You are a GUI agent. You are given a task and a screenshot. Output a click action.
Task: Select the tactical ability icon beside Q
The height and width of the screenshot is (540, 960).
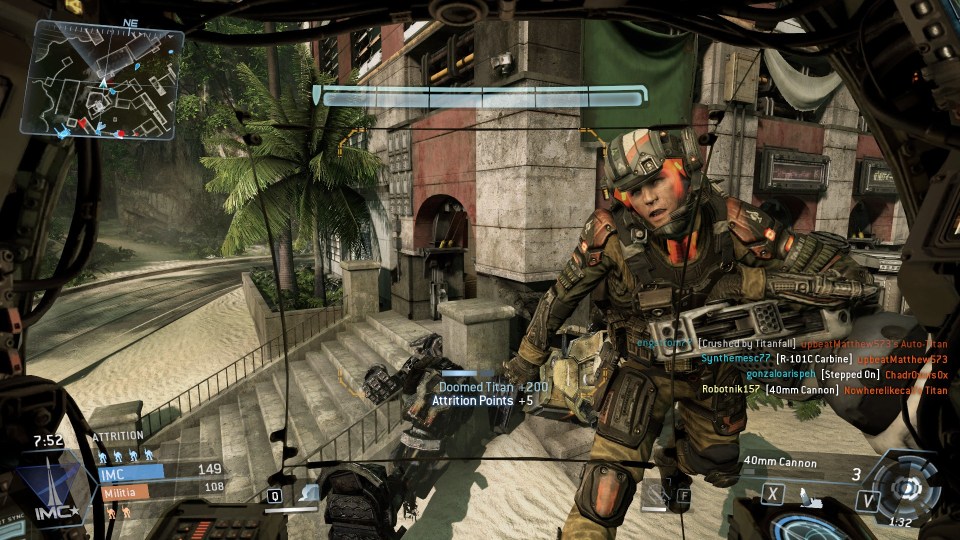308,492
